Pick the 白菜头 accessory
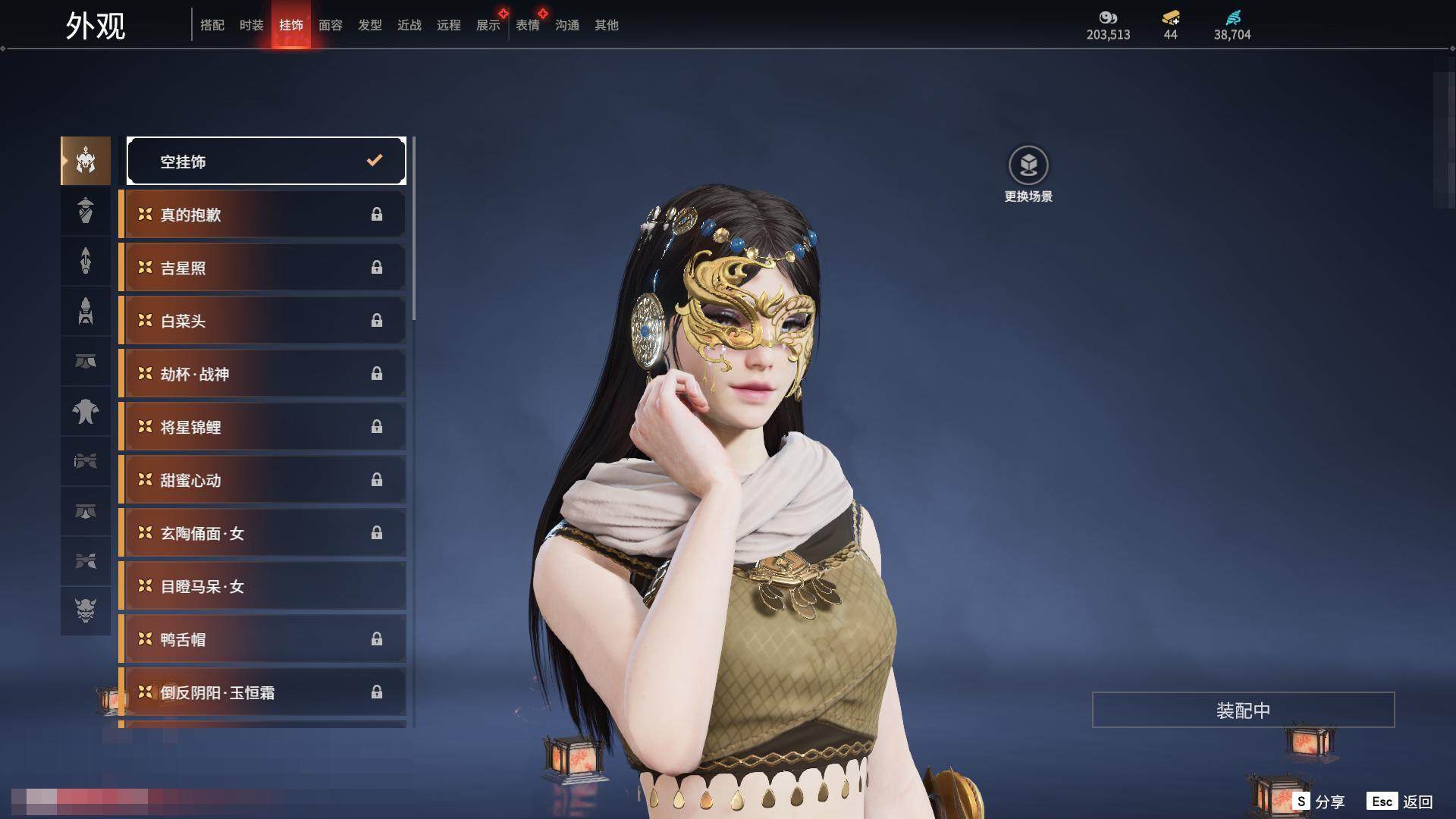The image size is (1456, 819). (x=262, y=321)
